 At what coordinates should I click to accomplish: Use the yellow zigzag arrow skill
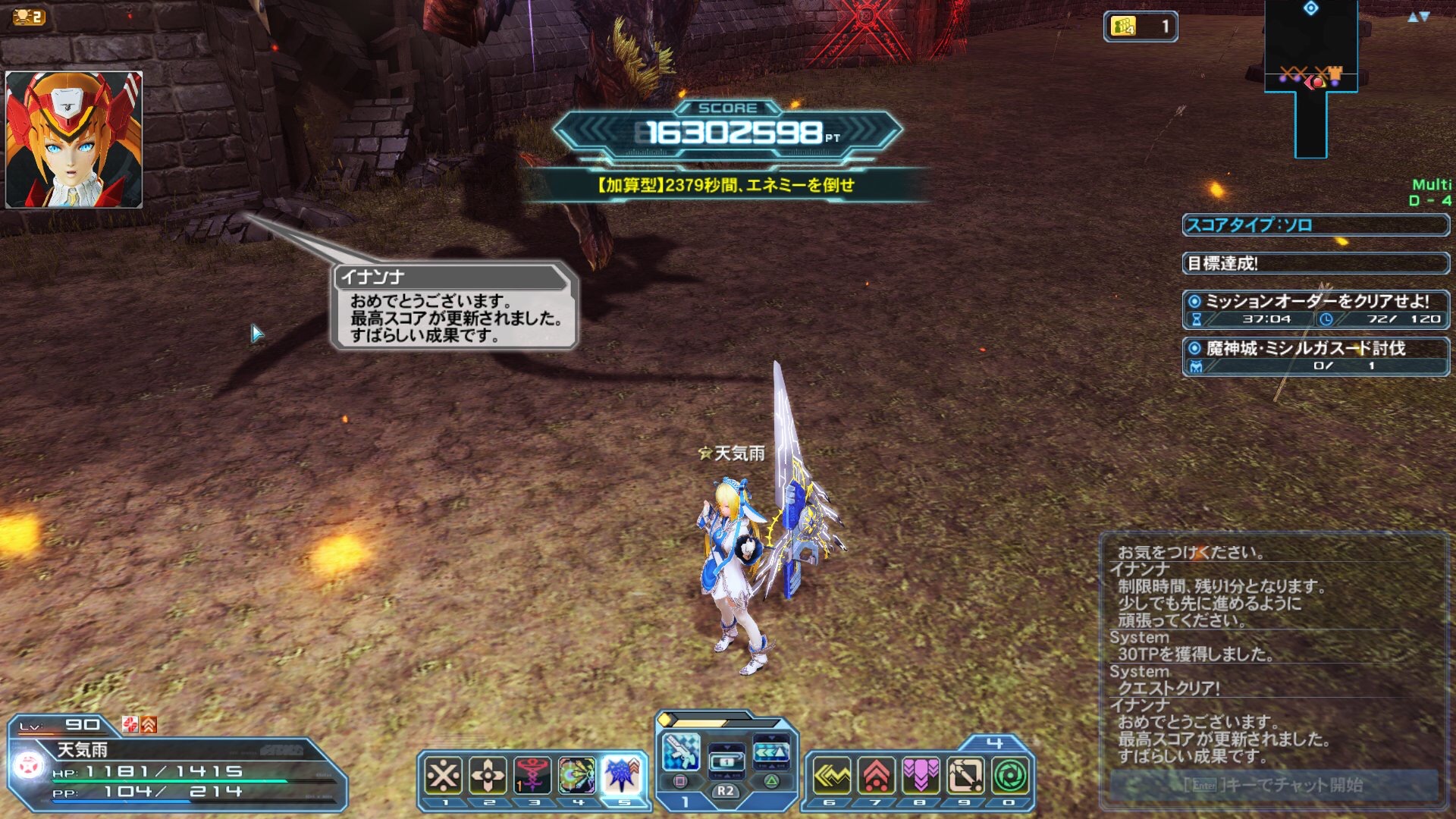coord(832,776)
